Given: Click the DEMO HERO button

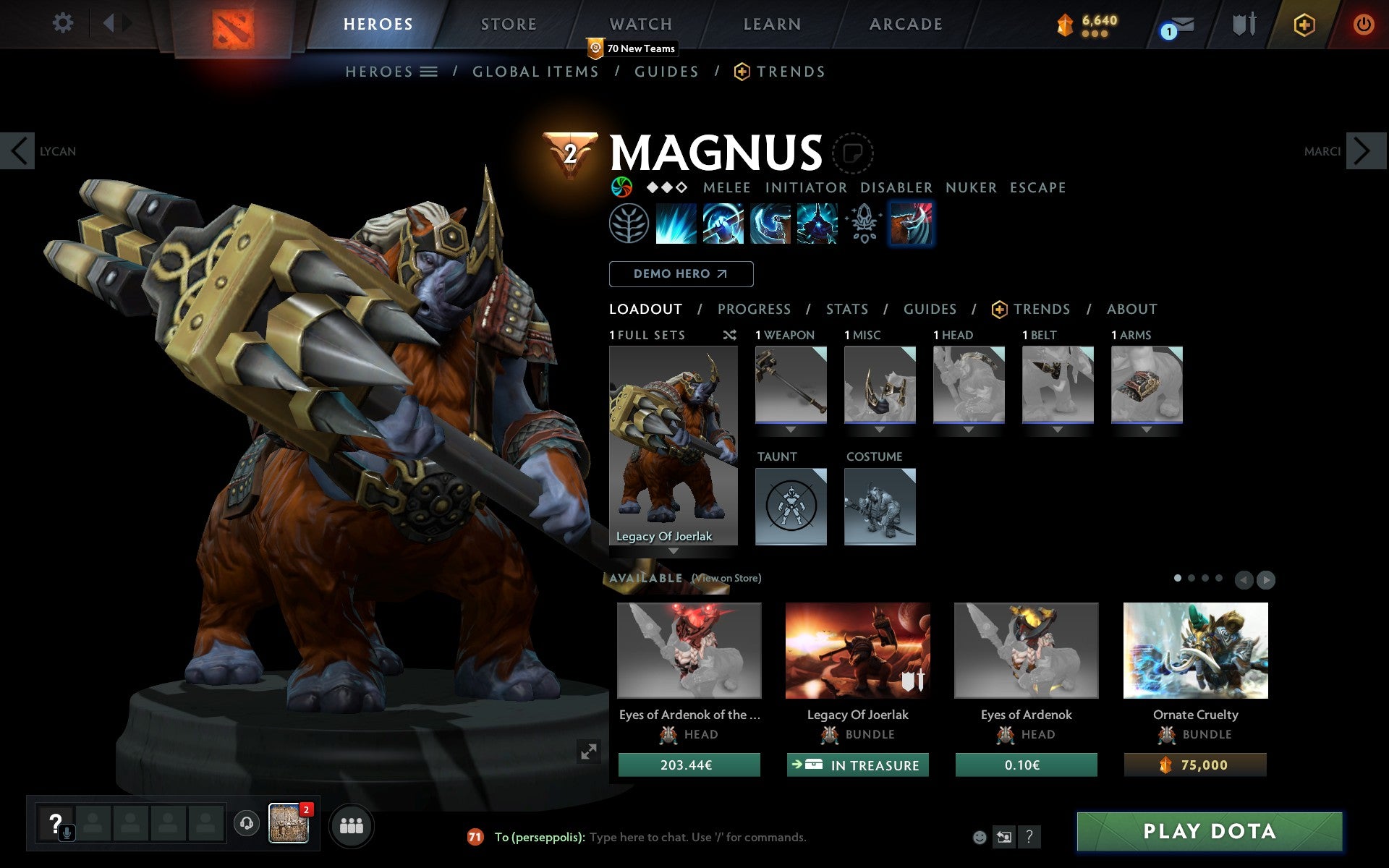Looking at the screenshot, I should coord(681,274).
